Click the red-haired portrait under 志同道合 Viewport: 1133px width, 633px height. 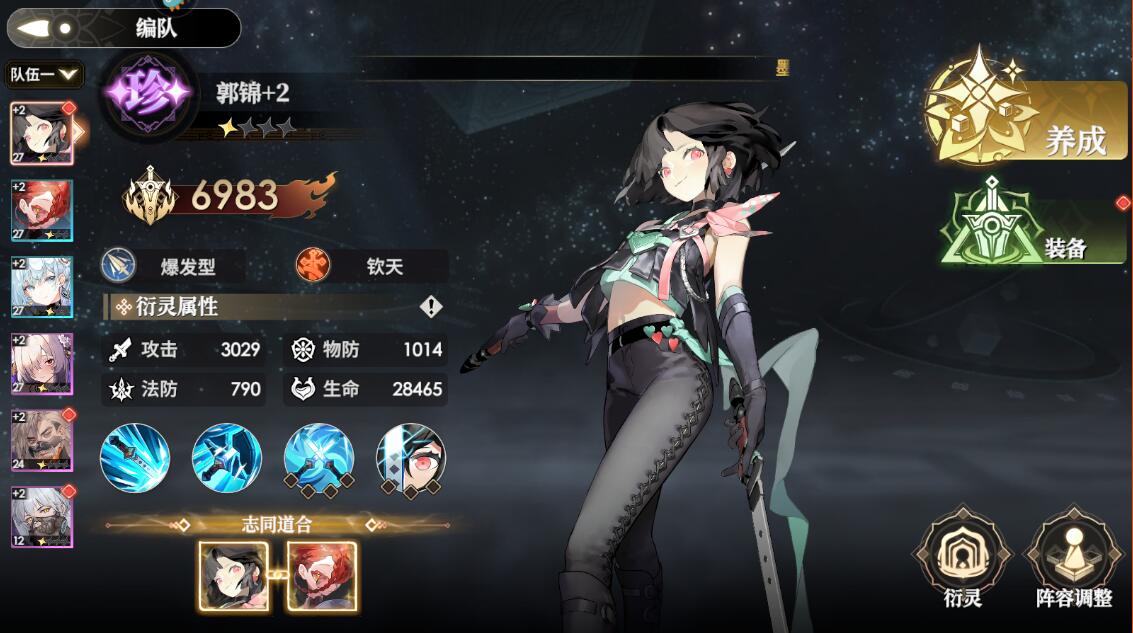point(322,576)
